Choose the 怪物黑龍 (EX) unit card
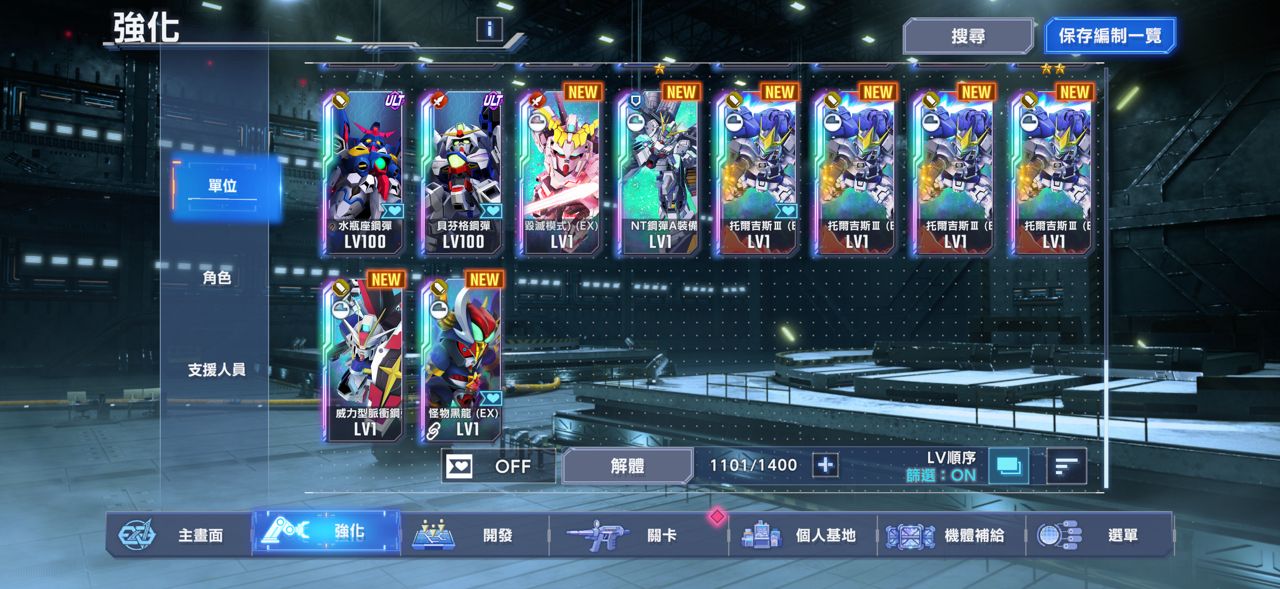Image resolution: width=1280 pixels, height=589 pixels. (x=463, y=360)
